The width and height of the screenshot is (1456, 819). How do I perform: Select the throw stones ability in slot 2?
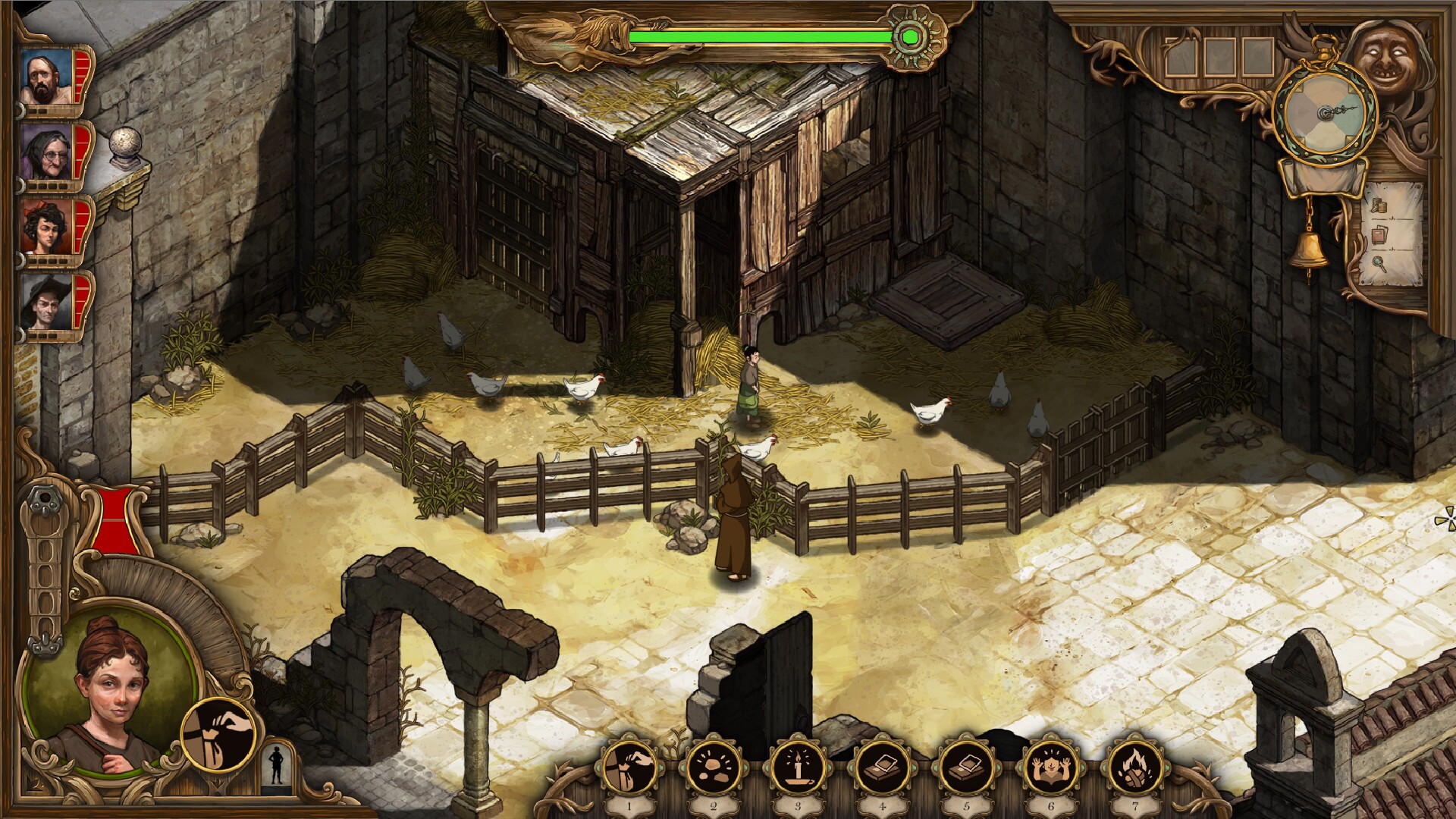pos(713,768)
